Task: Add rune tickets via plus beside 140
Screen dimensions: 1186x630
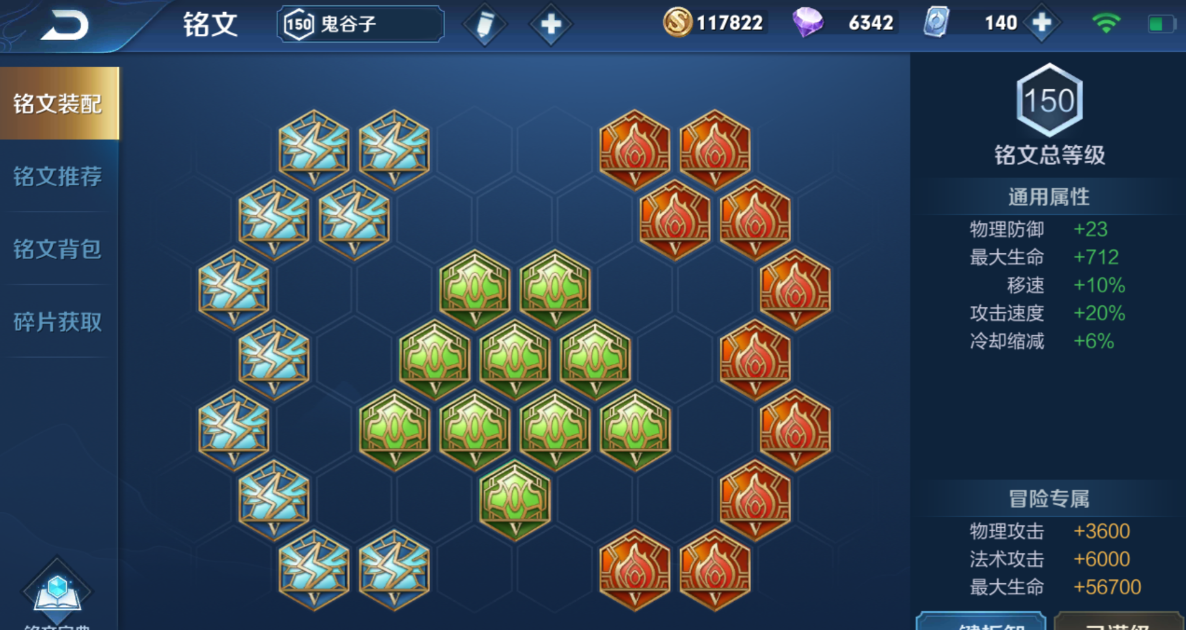Action: (x=1041, y=23)
